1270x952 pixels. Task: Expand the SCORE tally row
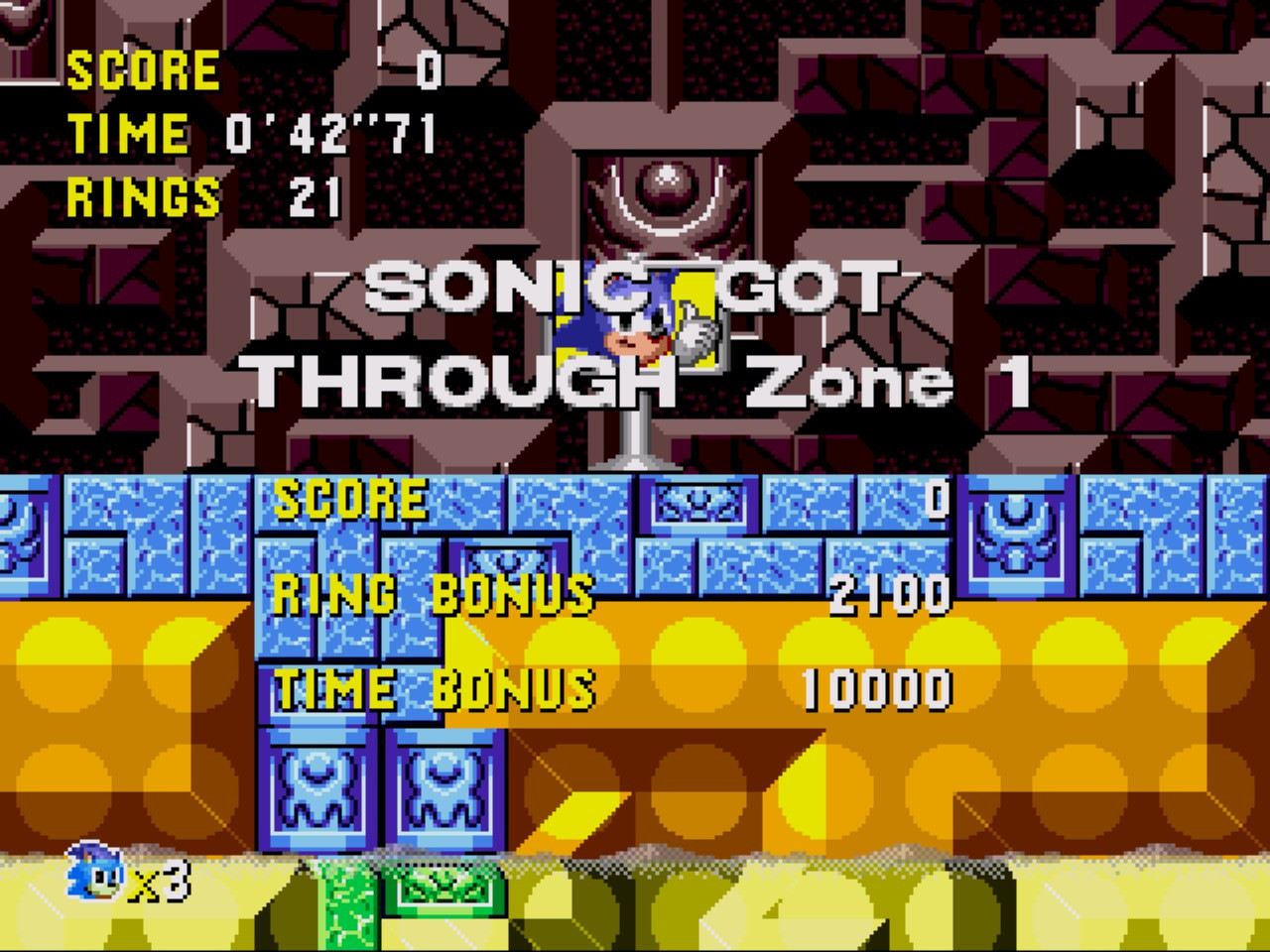click(x=352, y=501)
